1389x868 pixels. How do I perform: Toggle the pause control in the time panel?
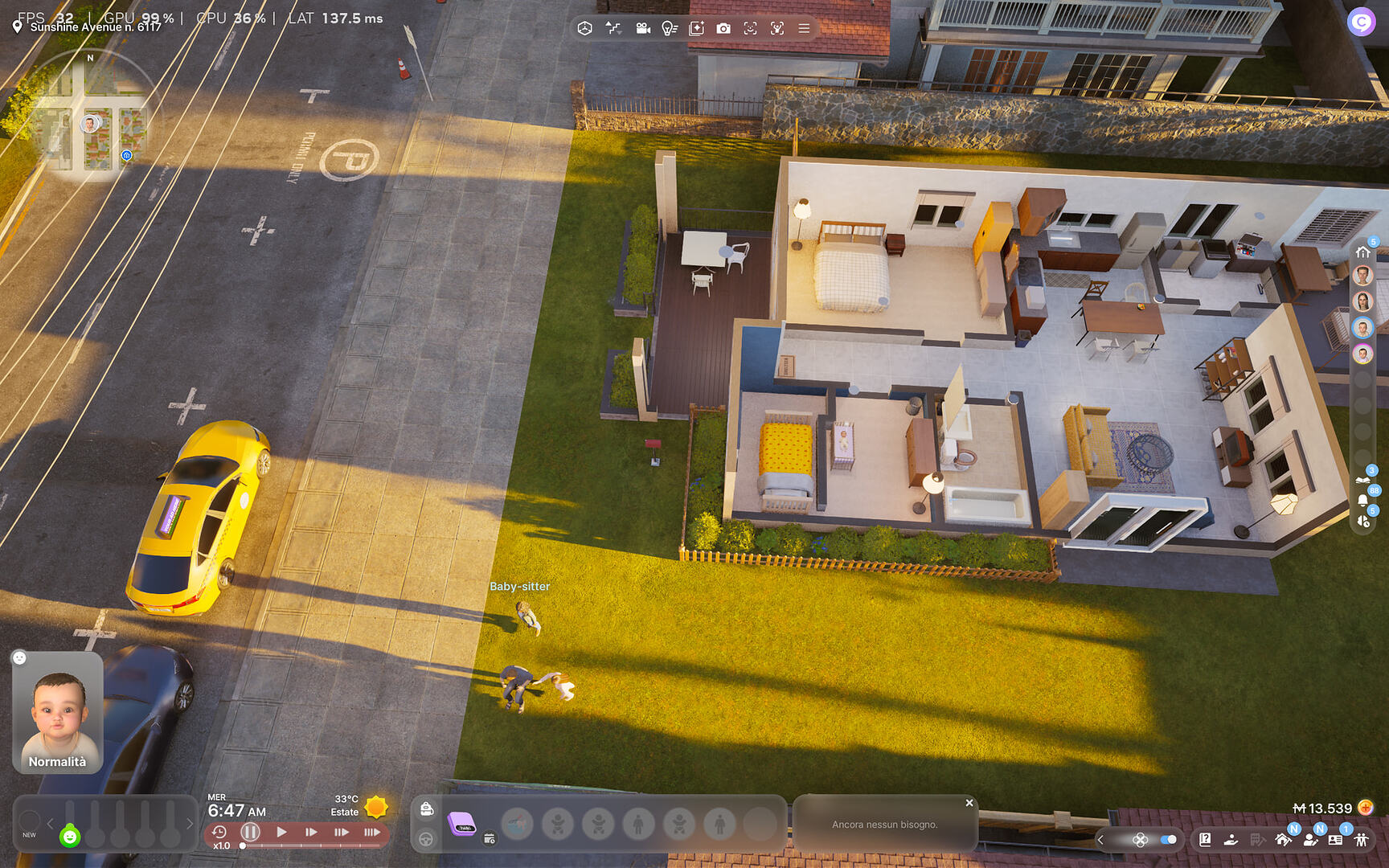pos(250,833)
